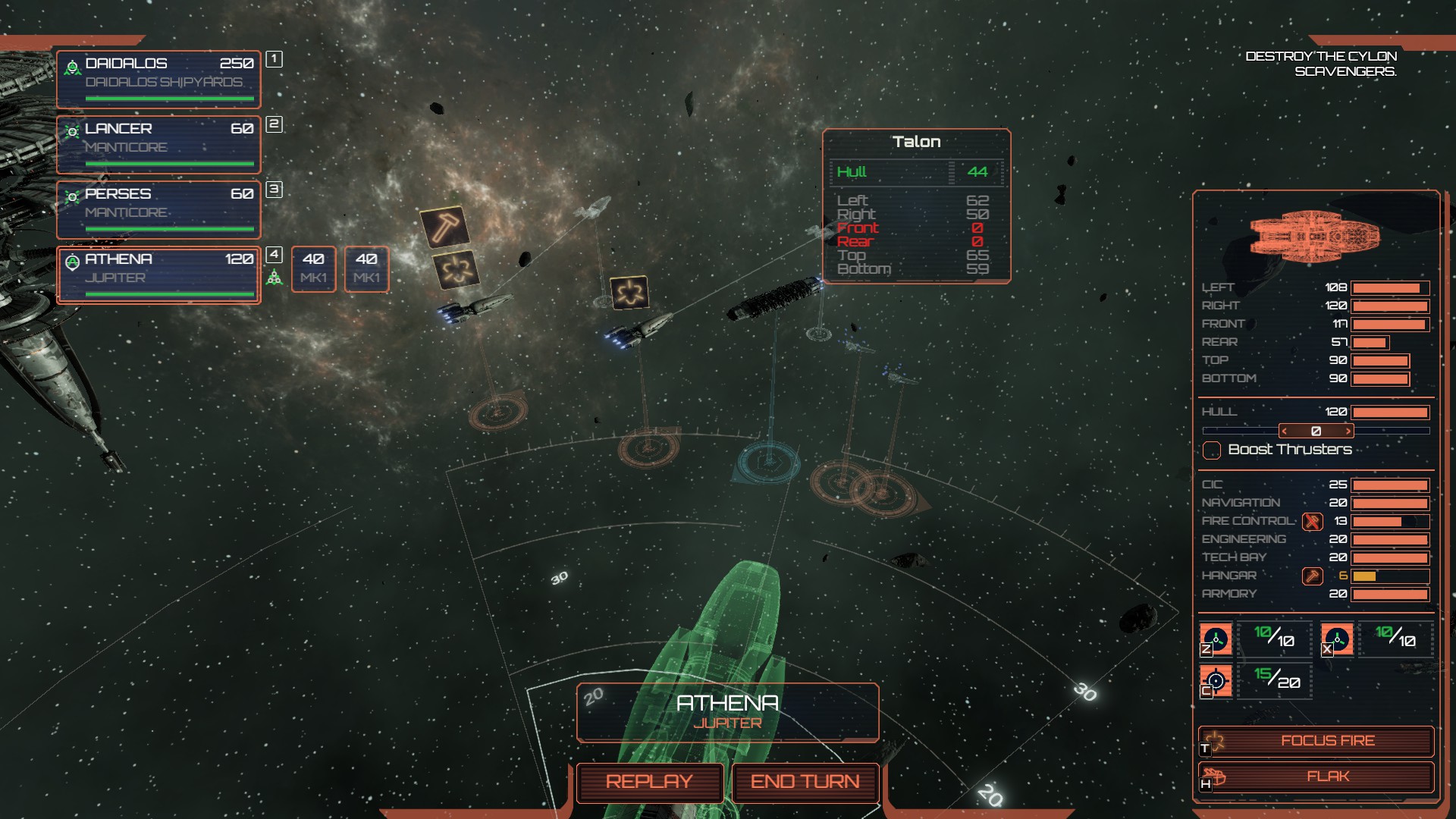Choose the Perses Manticore ship card
This screenshot has width=1456, height=819.
(158, 209)
